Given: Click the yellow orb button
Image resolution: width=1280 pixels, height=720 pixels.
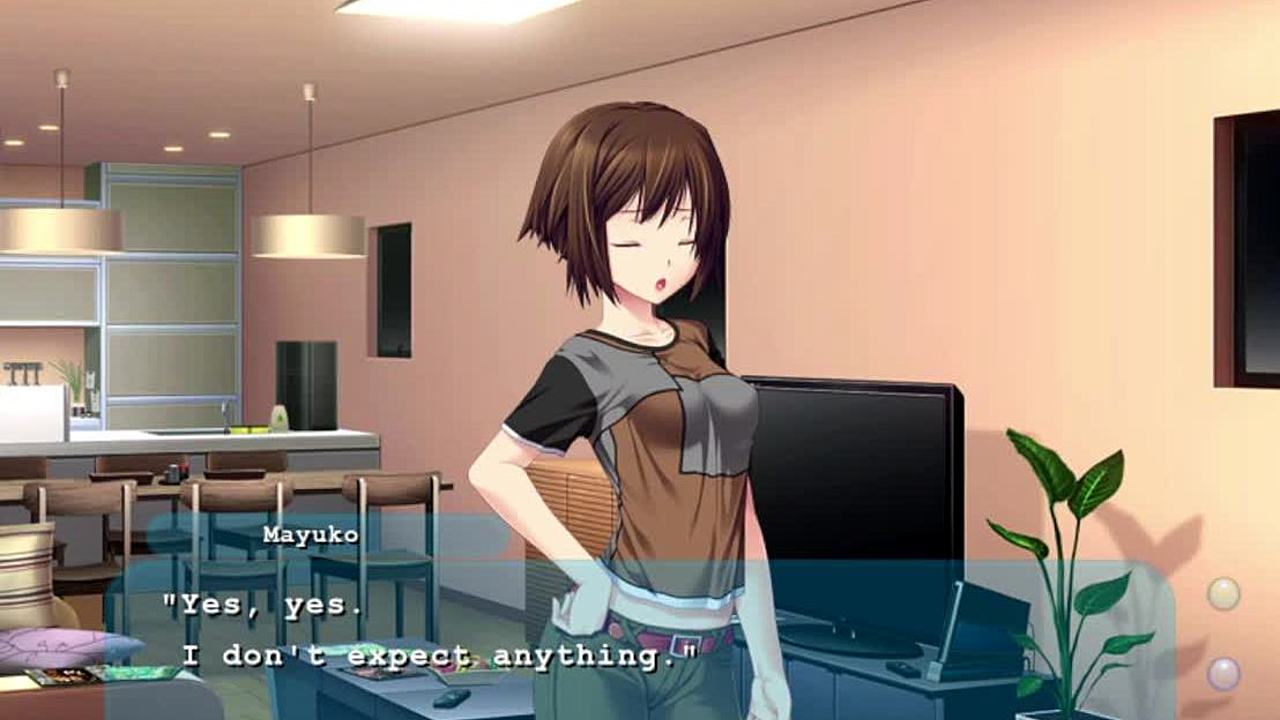Looking at the screenshot, I should (x=1223, y=594).
